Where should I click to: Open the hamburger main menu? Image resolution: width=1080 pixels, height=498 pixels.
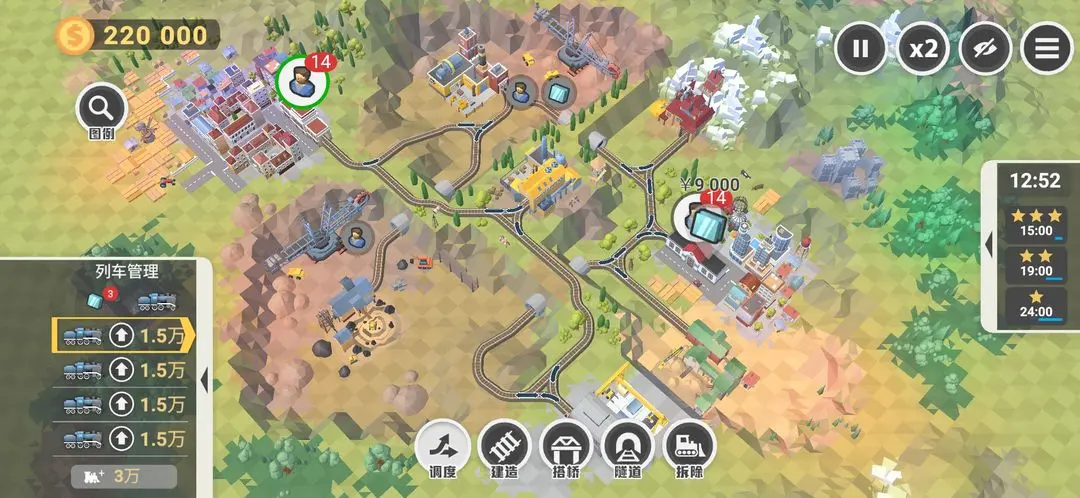pos(1046,47)
